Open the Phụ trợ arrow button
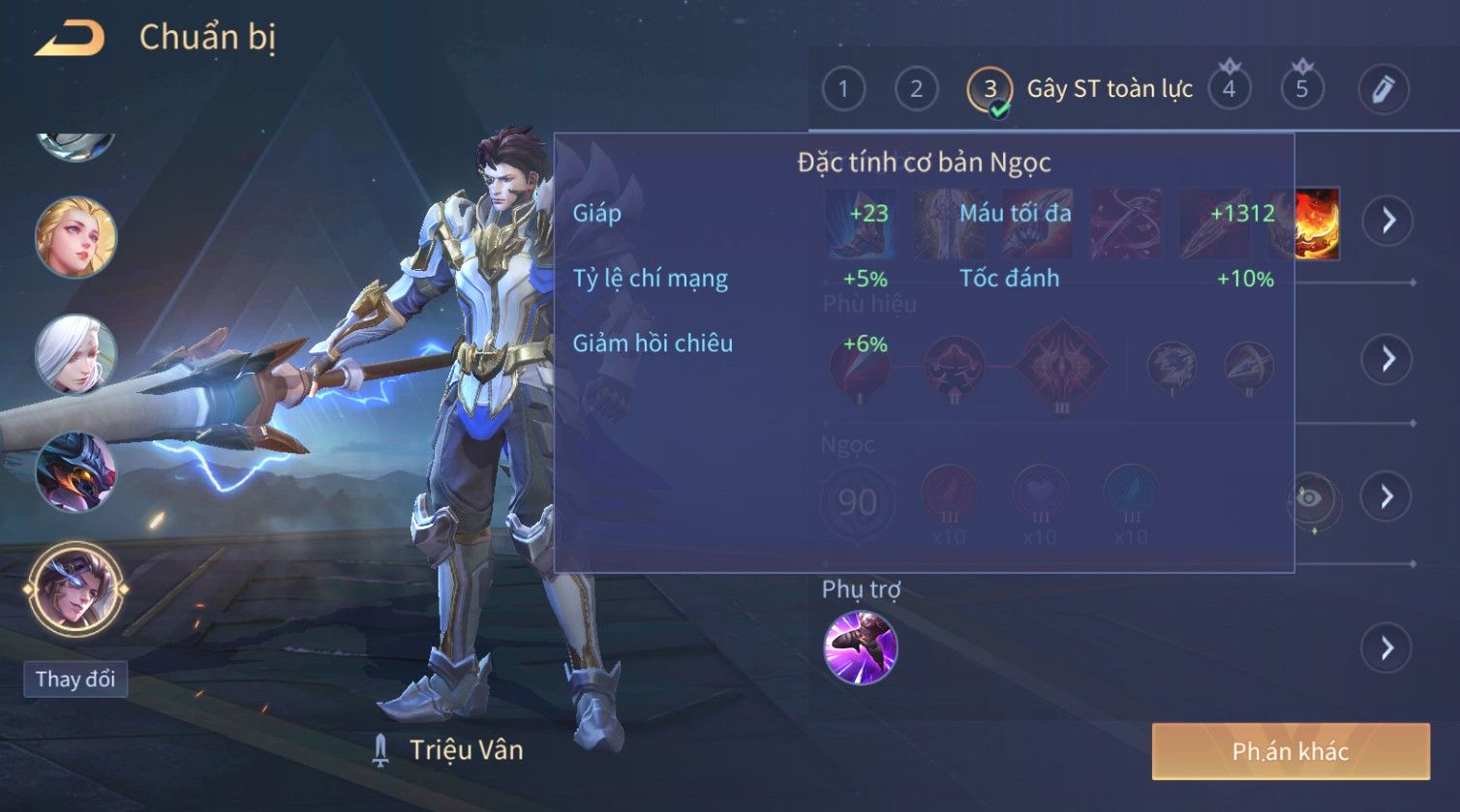This screenshot has height=812, width=1460. (1386, 647)
